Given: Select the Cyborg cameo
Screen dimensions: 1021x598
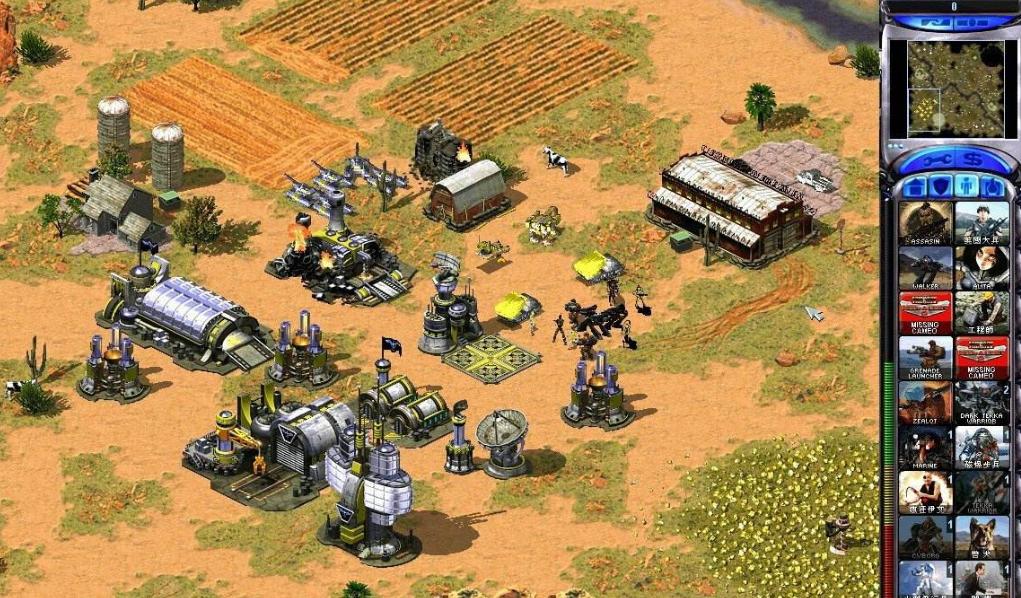Looking at the screenshot, I should [x=925, y=538].
